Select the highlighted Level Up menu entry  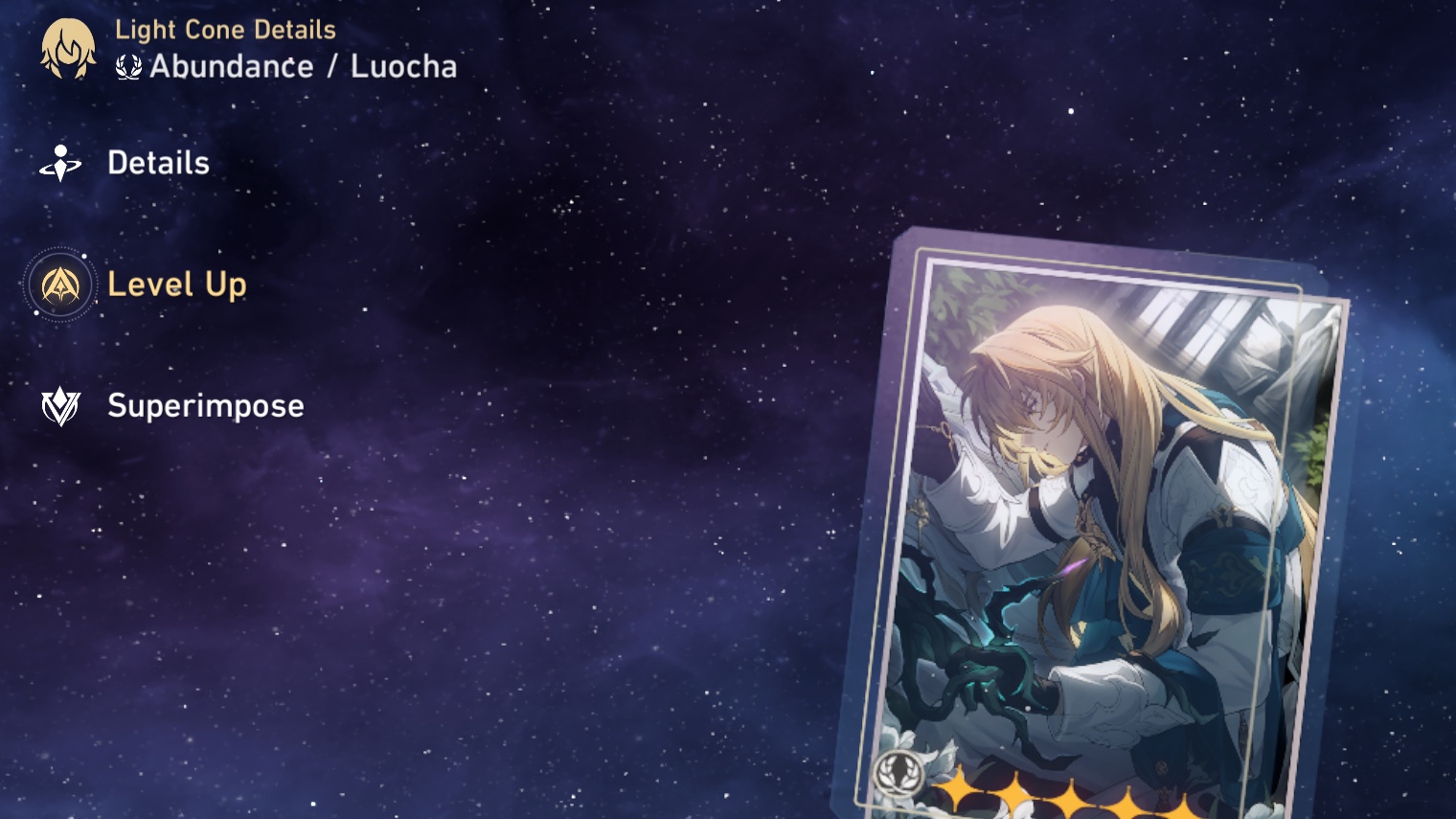tap(177, 284)
